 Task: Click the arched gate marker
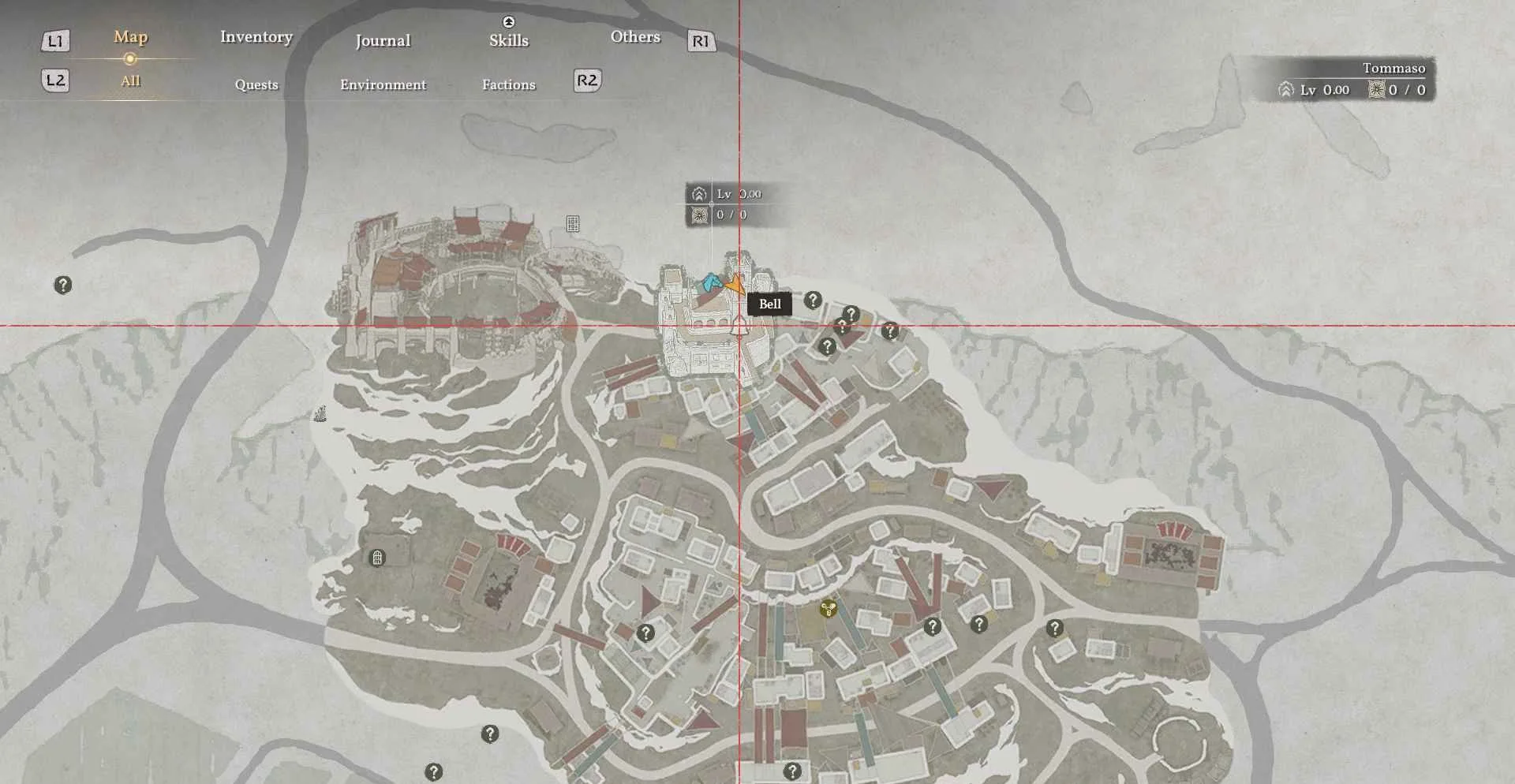click(377, 558)
